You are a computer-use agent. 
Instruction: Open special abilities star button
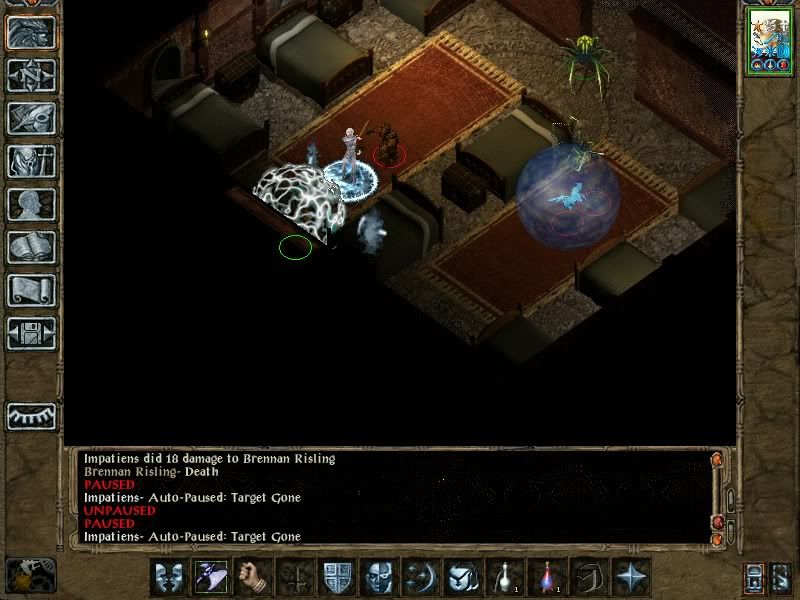(630, 577)
